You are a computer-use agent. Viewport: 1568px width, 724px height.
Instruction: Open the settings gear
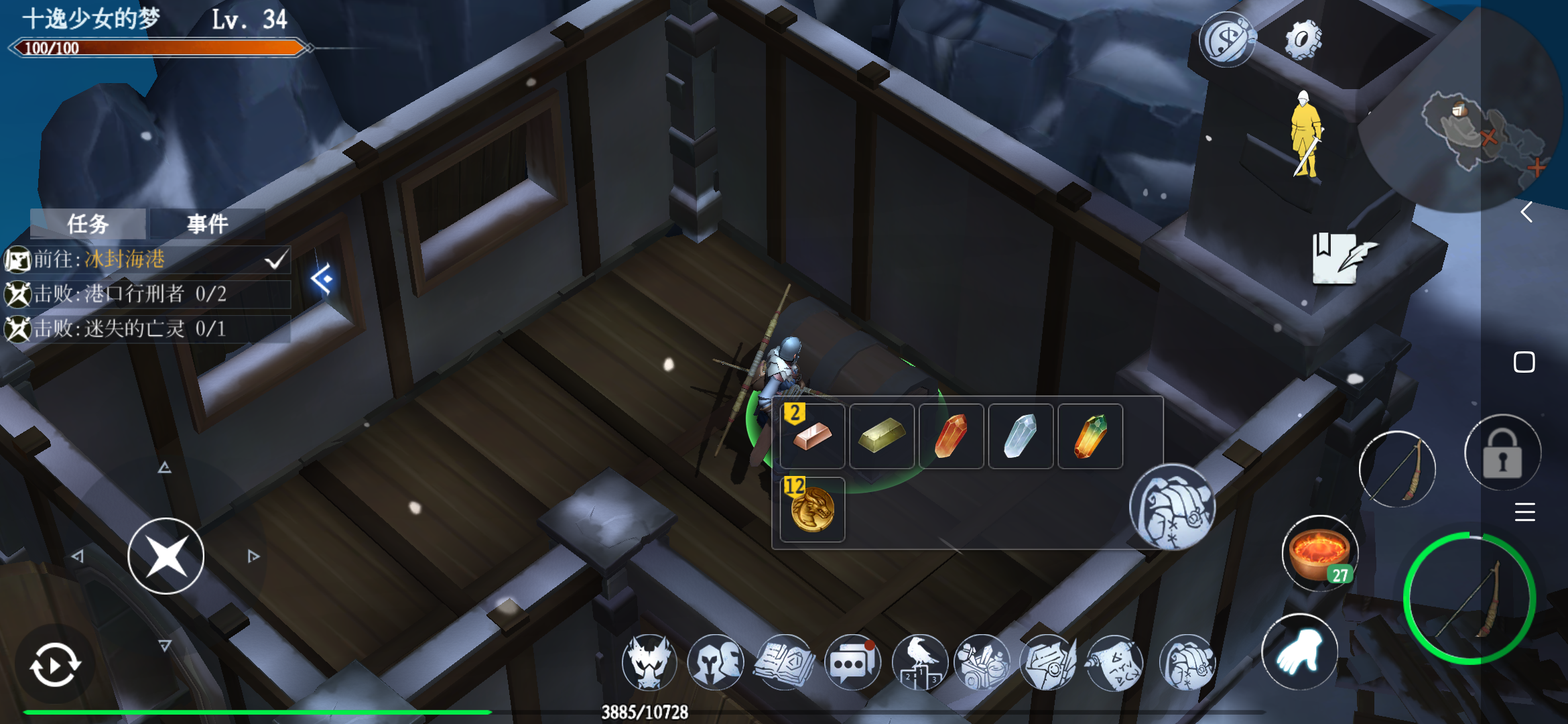tap(1303, 40)
